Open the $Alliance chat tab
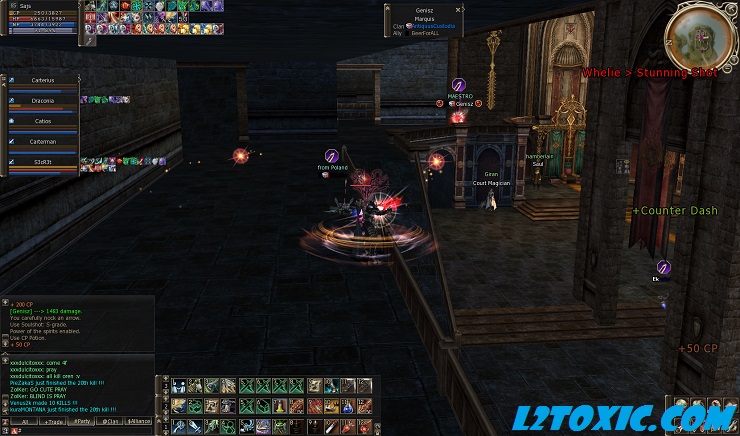 [138, 422]
